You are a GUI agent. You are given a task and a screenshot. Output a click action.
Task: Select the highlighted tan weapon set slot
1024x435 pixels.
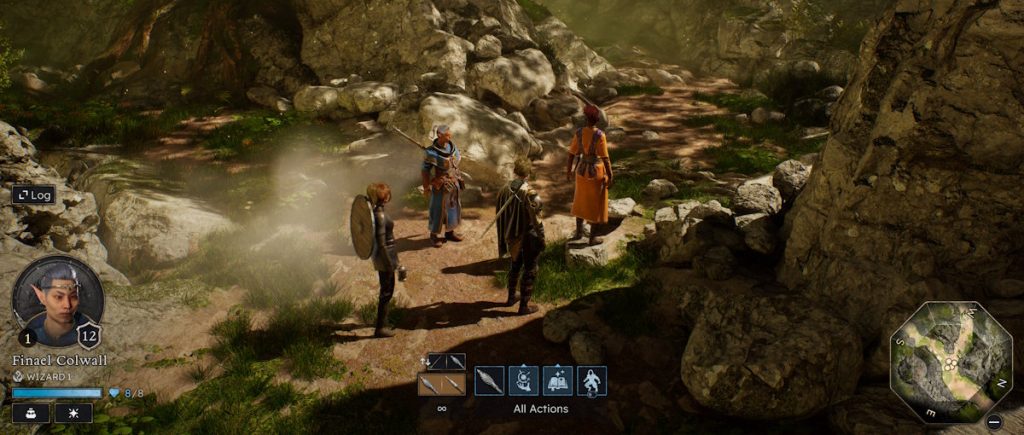pyautogui.click(x=441, y=384)
